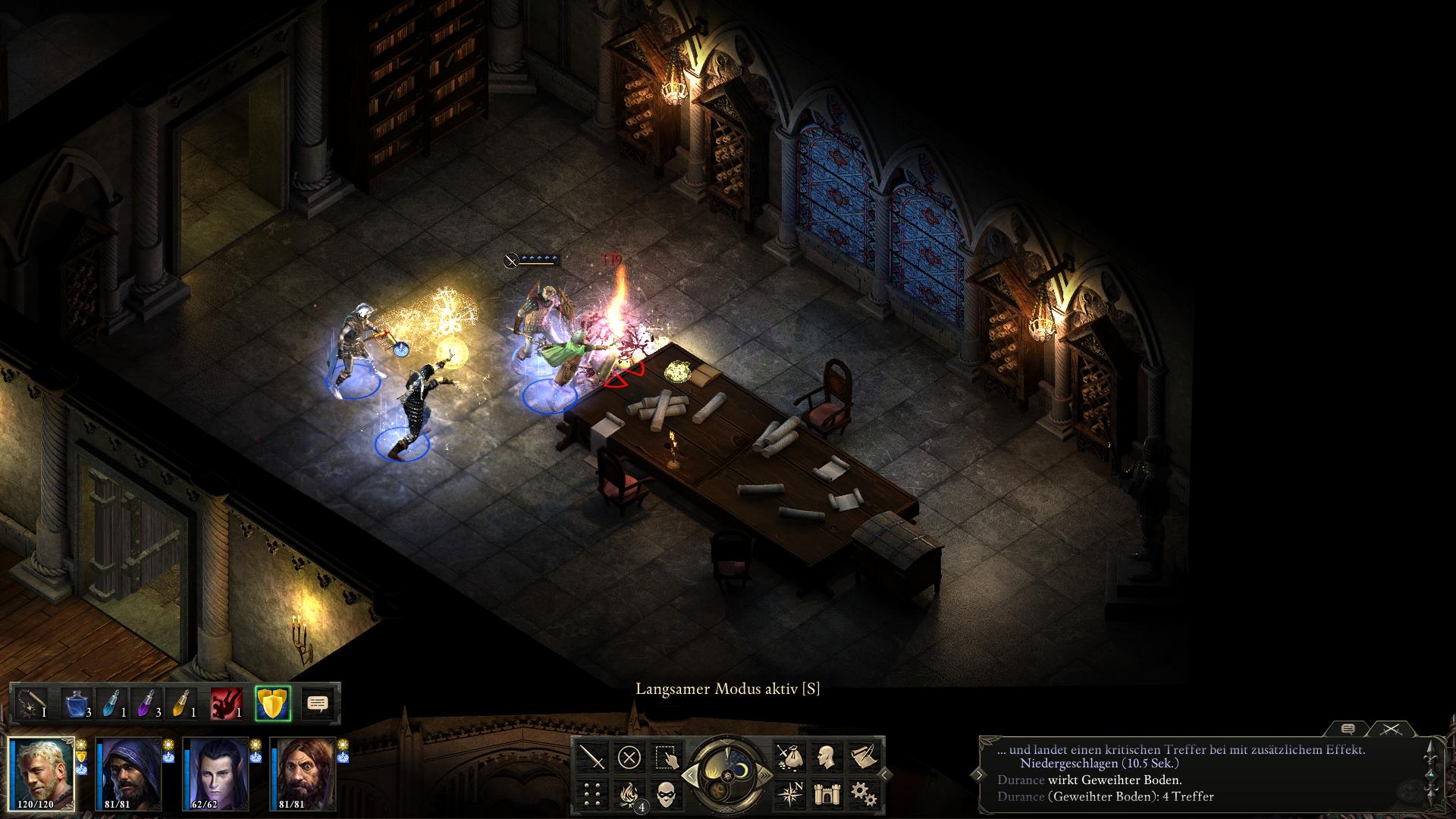Open the party formation dots button
1456x819 pixels.
pyautogui.click(x=593, y=794)
